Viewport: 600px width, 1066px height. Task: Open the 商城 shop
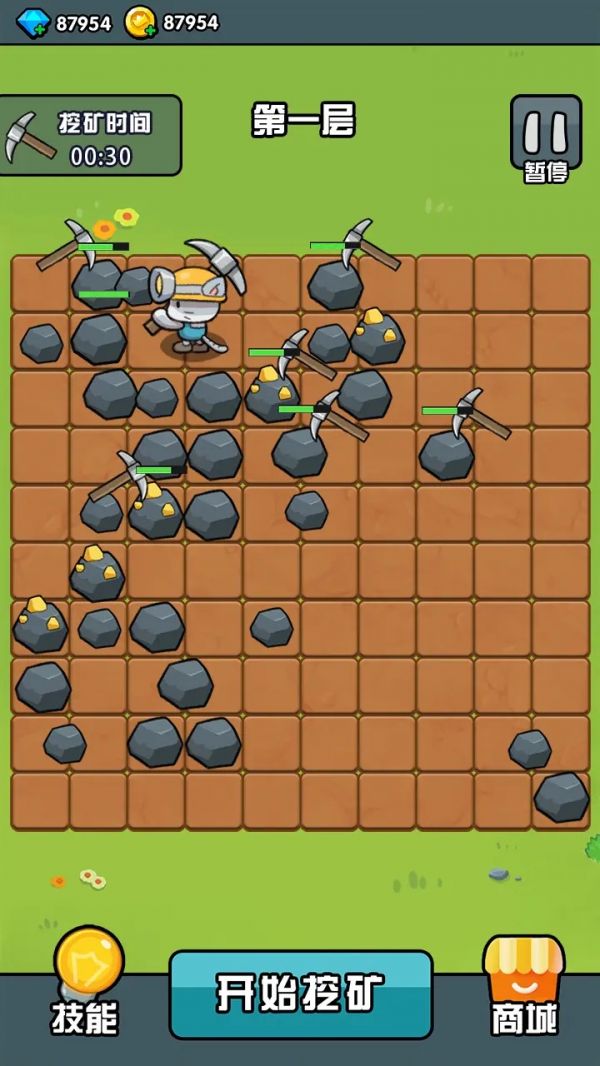(523, 985)
